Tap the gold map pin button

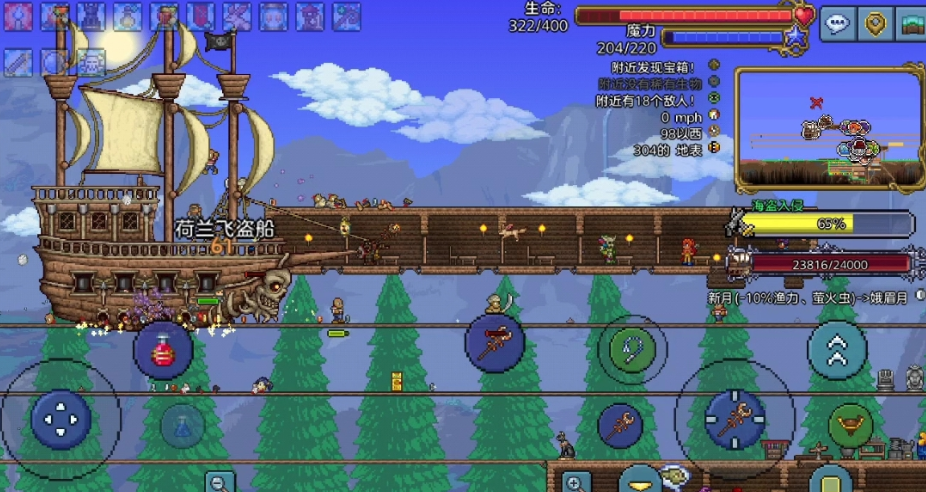(876, 23)
